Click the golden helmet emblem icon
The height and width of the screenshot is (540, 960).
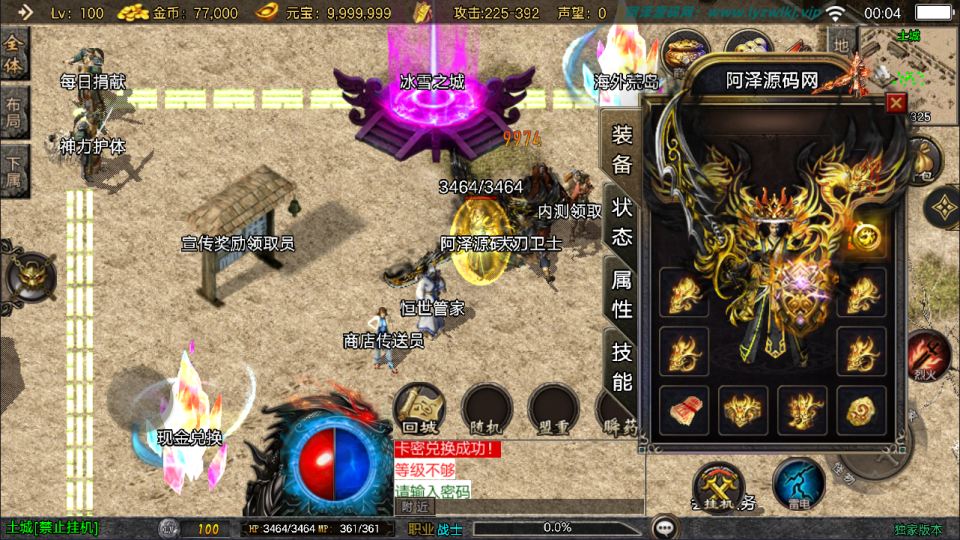28,277
